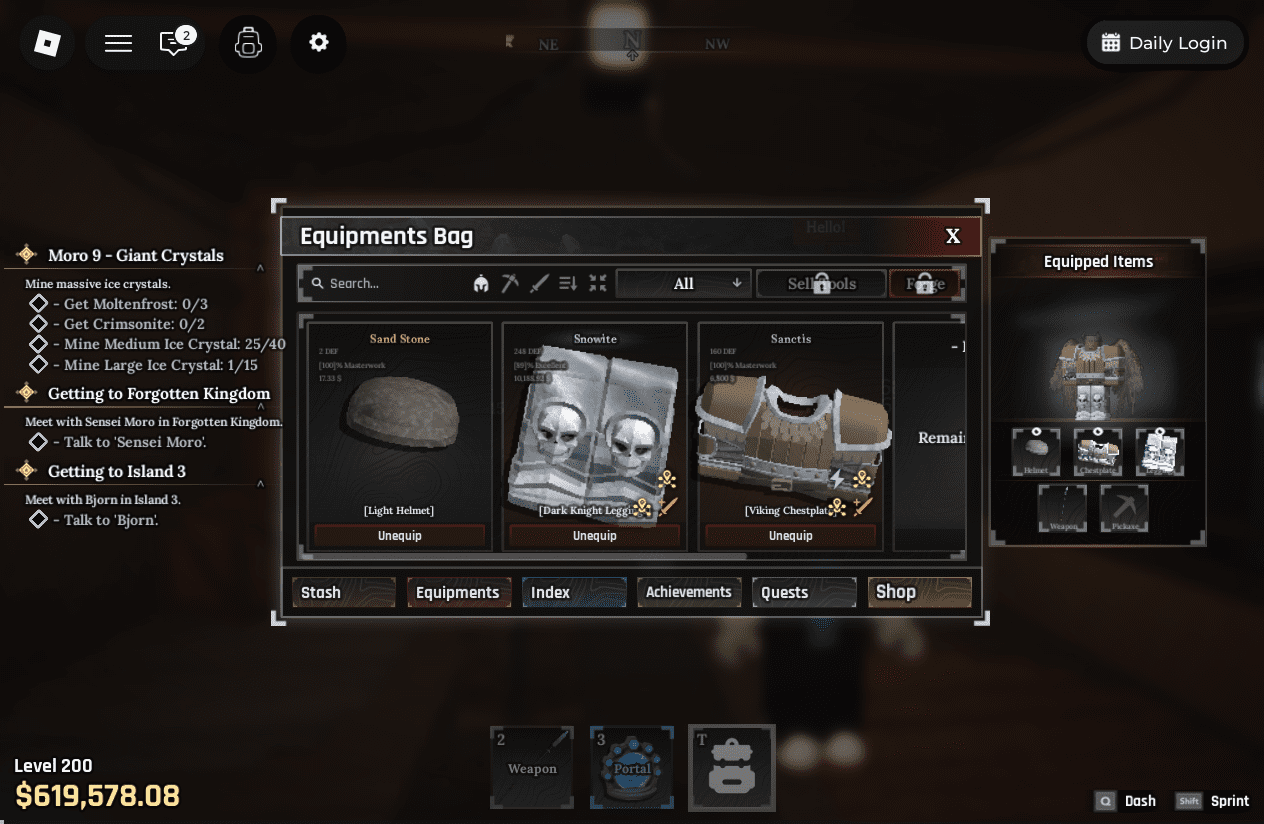Open the Roblox chat overlay
1264x824 pixels.
click(x=175, y=43)
